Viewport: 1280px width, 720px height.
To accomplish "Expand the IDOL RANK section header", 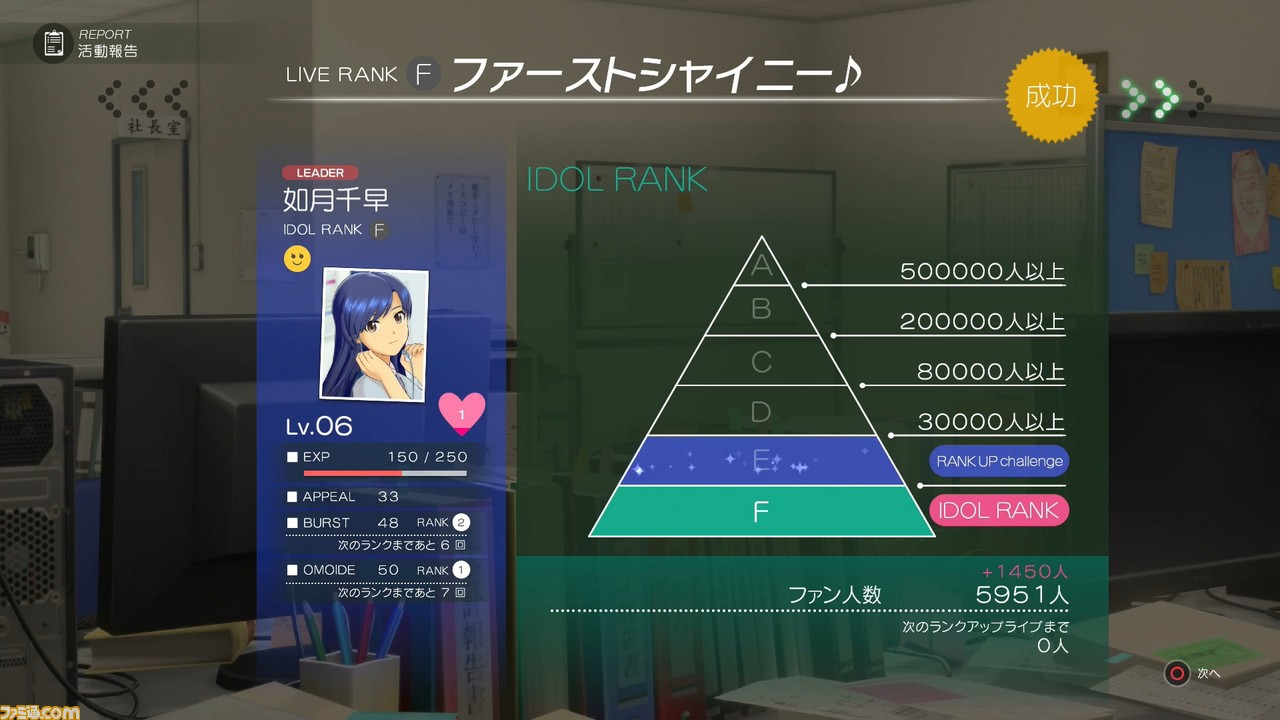I will click(x=618, y=180).
